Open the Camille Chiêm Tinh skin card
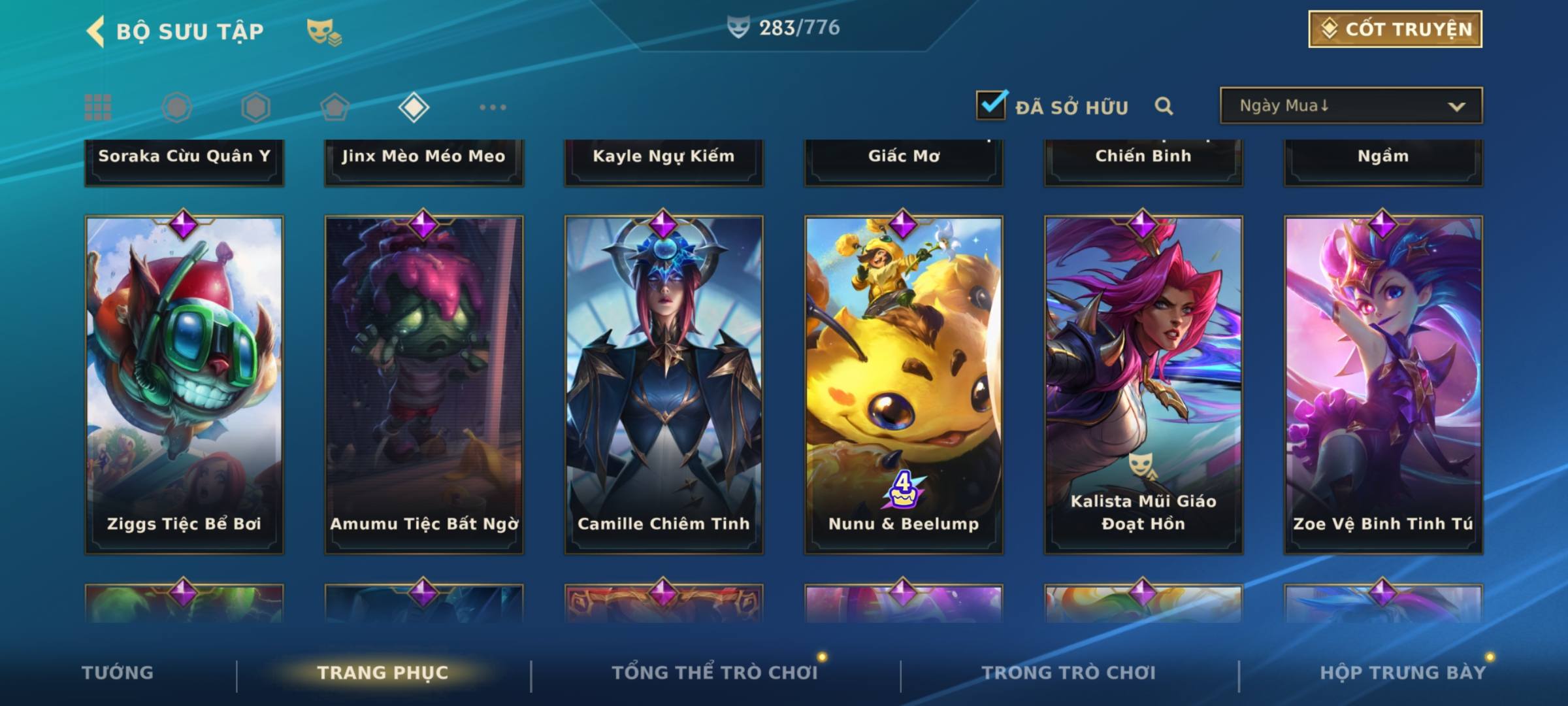1568x706 pixels. (664, 385)
